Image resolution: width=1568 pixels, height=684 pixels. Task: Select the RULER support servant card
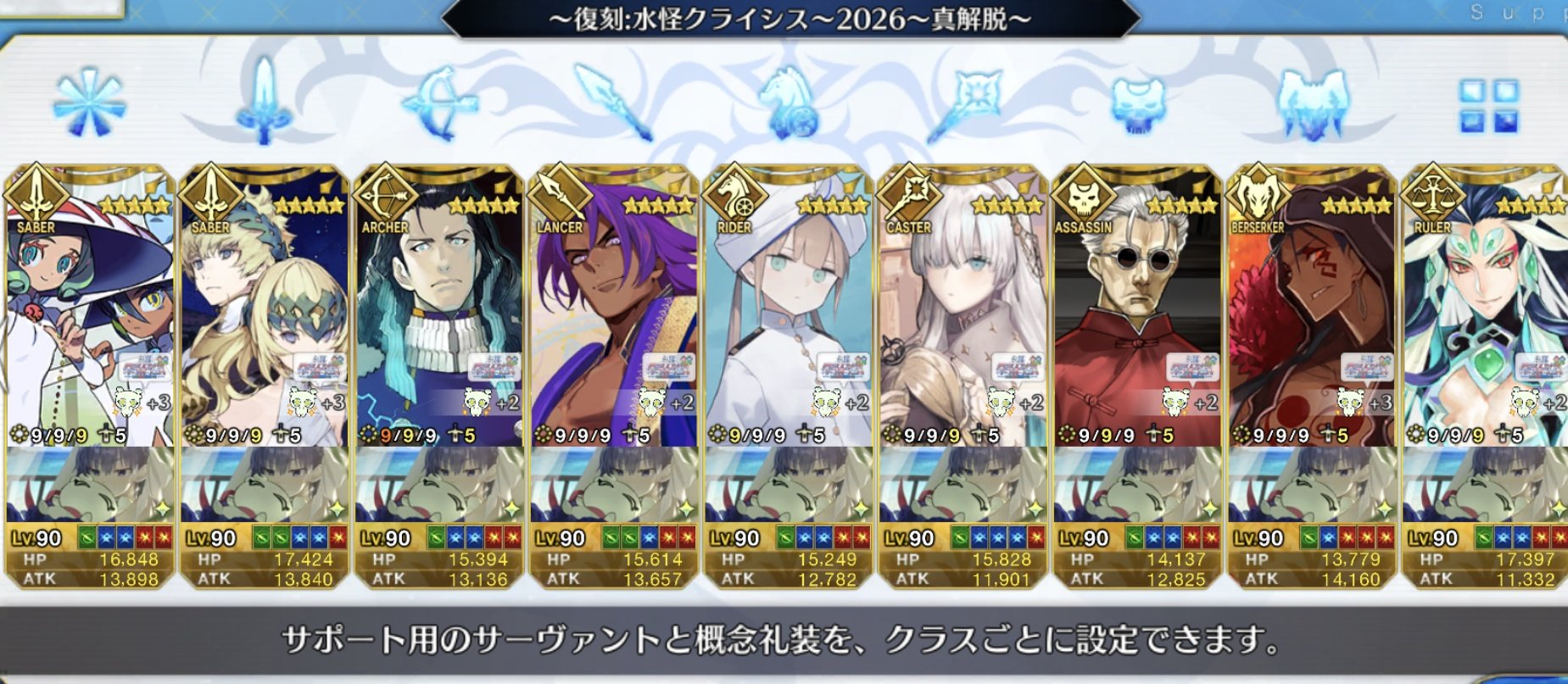pos(1484,314)
